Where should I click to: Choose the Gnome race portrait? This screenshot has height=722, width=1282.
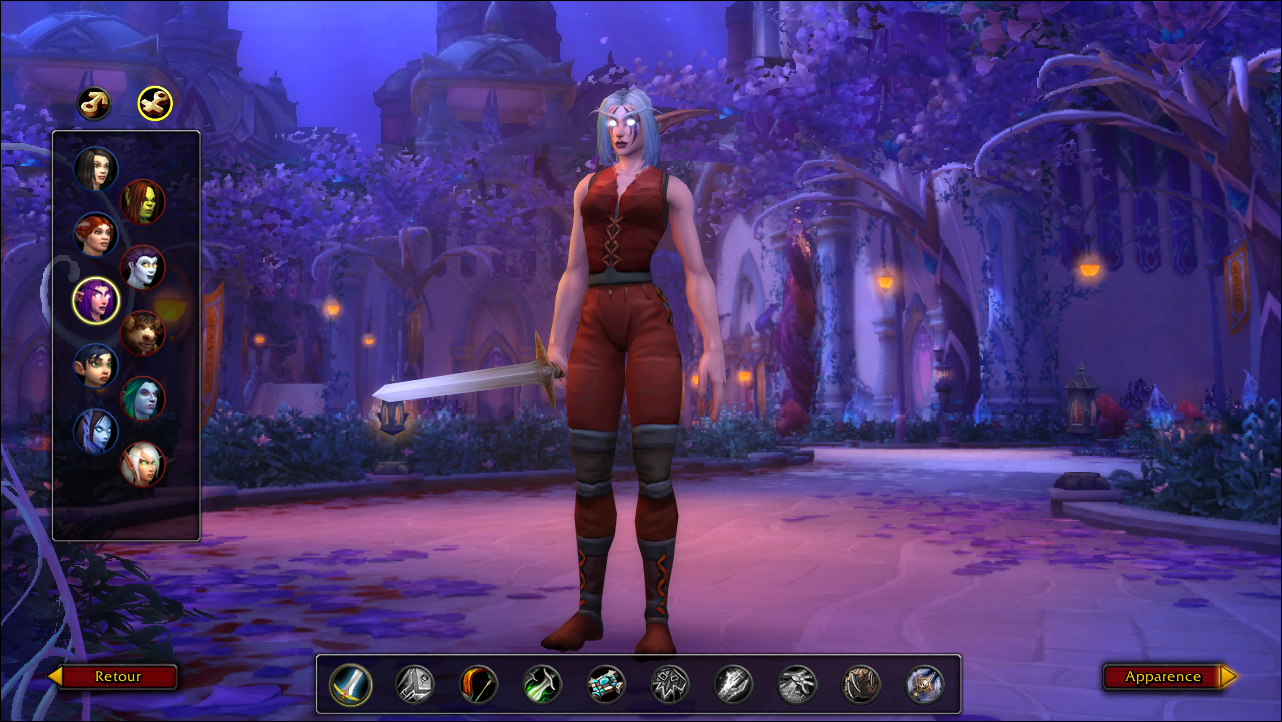[x=96, y=366]
